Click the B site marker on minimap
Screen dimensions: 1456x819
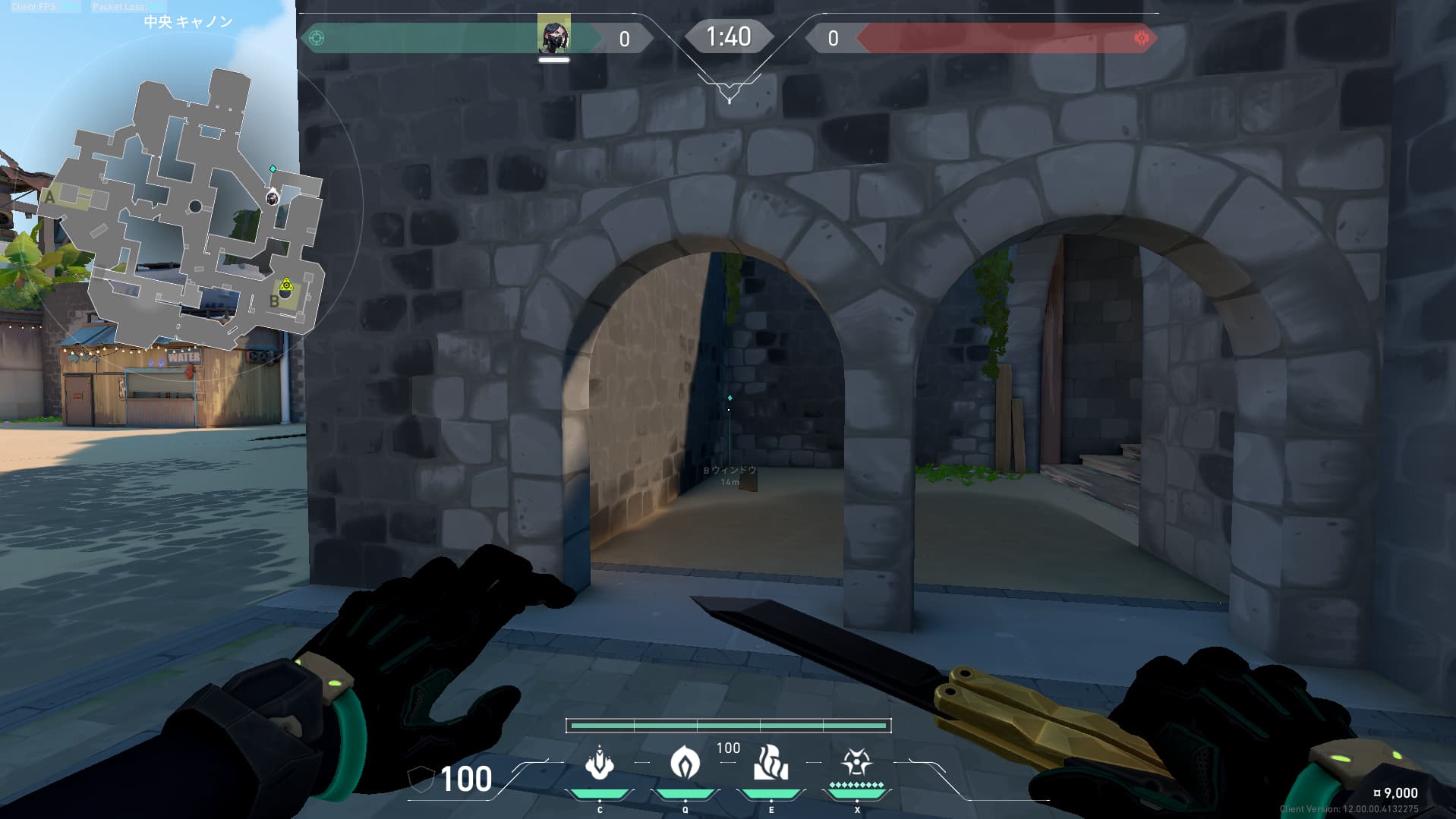[x=275, y=301]
